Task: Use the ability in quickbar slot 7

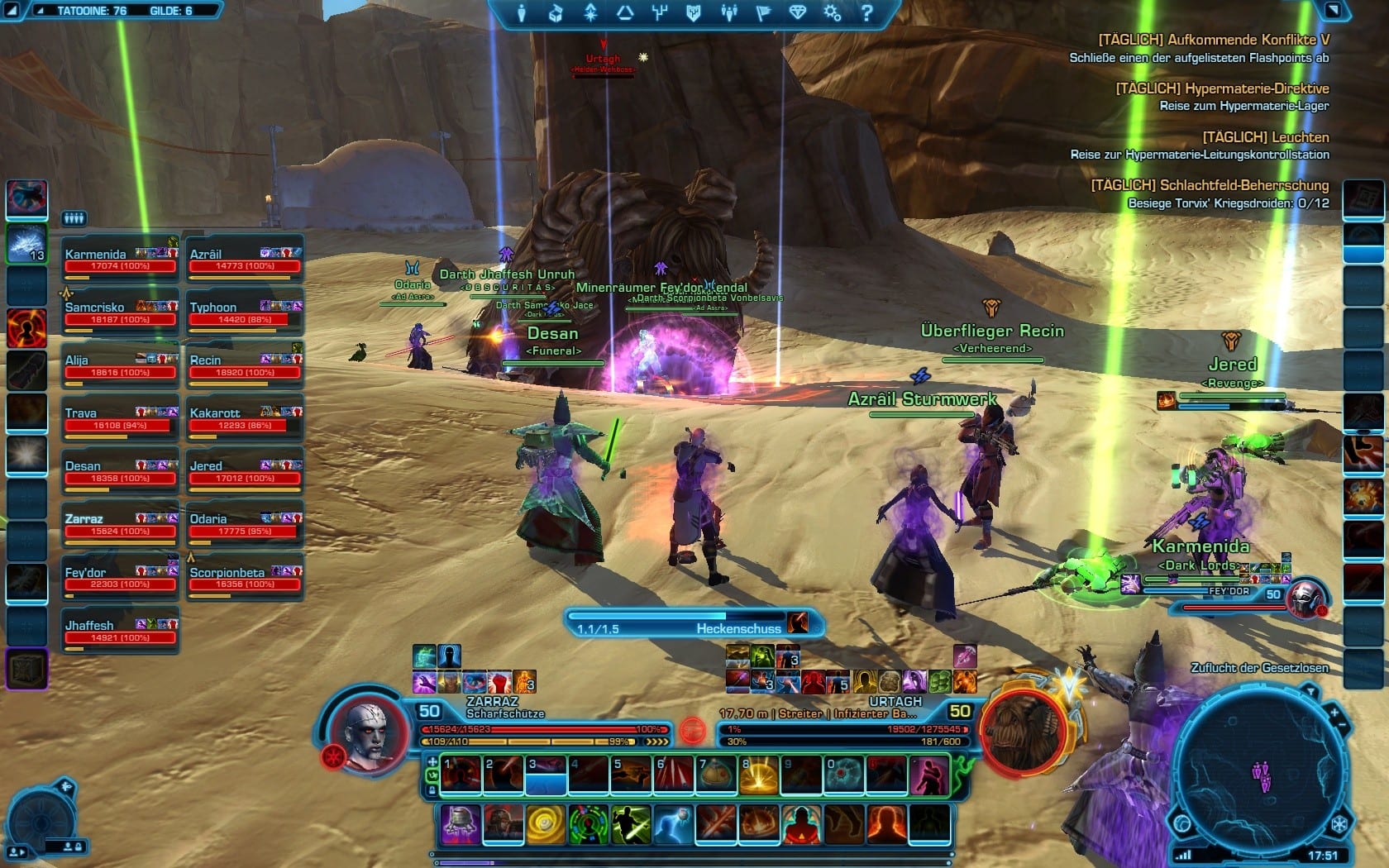Action: click(716, 775)
